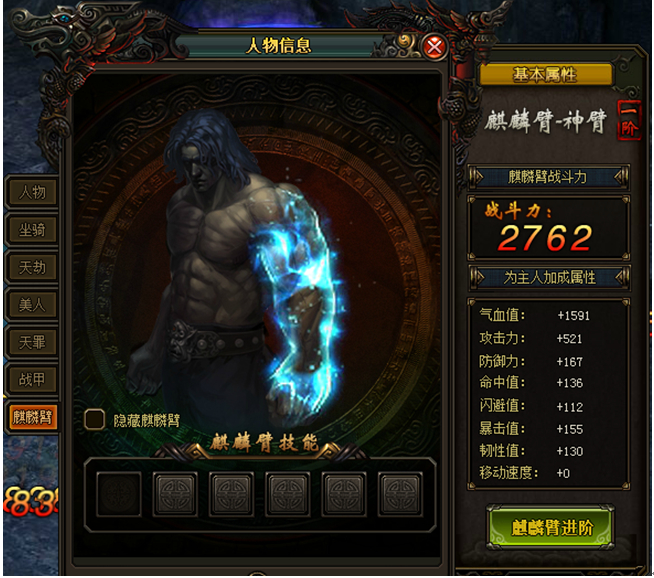
Task: Select the 天劫 tab
Action: [32, 267]
